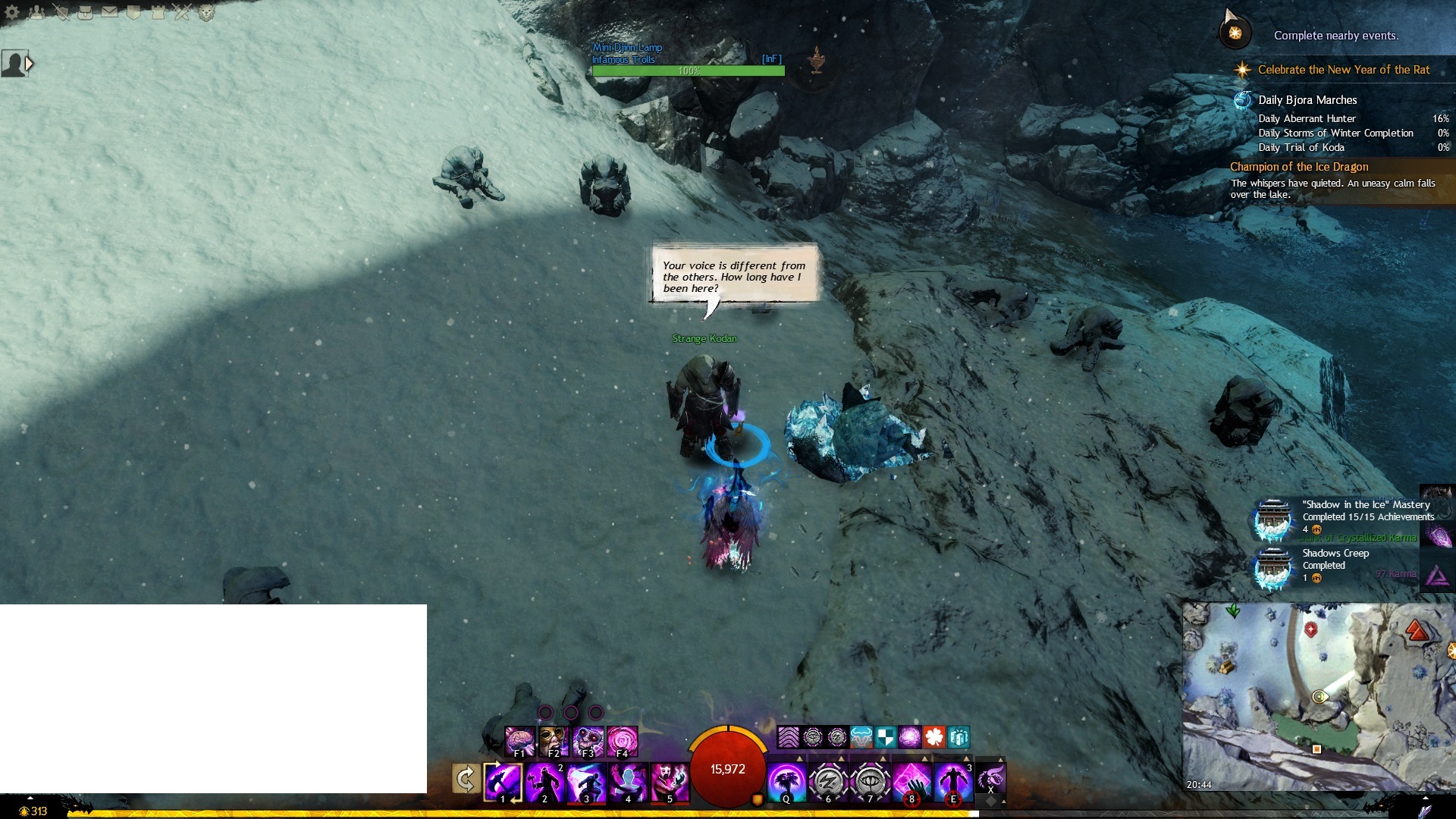This screenshot has width=1456, height=819.
Task: Activate the F1 brain shatter skill
Action: click(519, 742)
